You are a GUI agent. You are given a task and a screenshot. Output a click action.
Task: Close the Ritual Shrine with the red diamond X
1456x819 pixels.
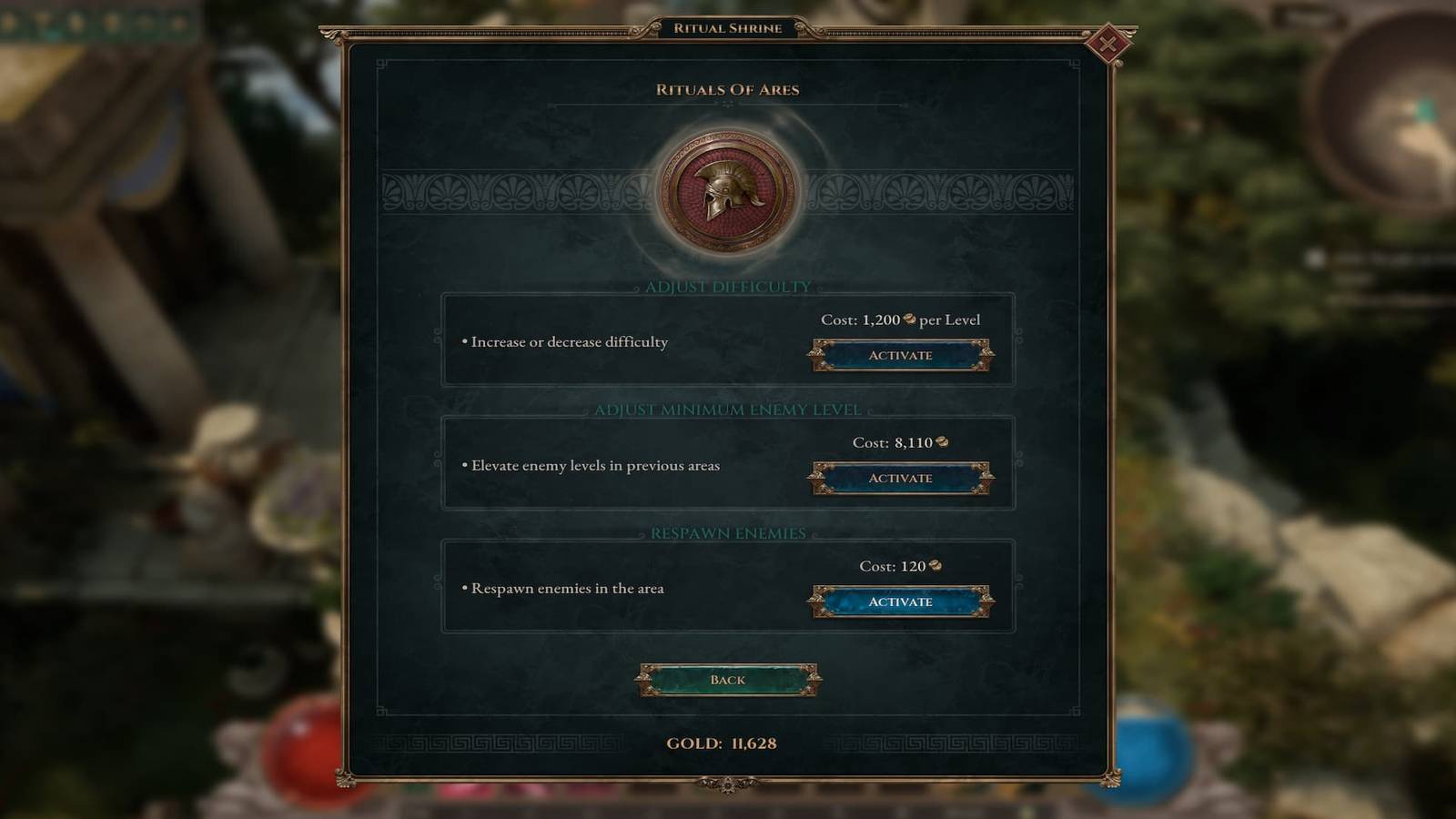click(x=1108, y=42)
